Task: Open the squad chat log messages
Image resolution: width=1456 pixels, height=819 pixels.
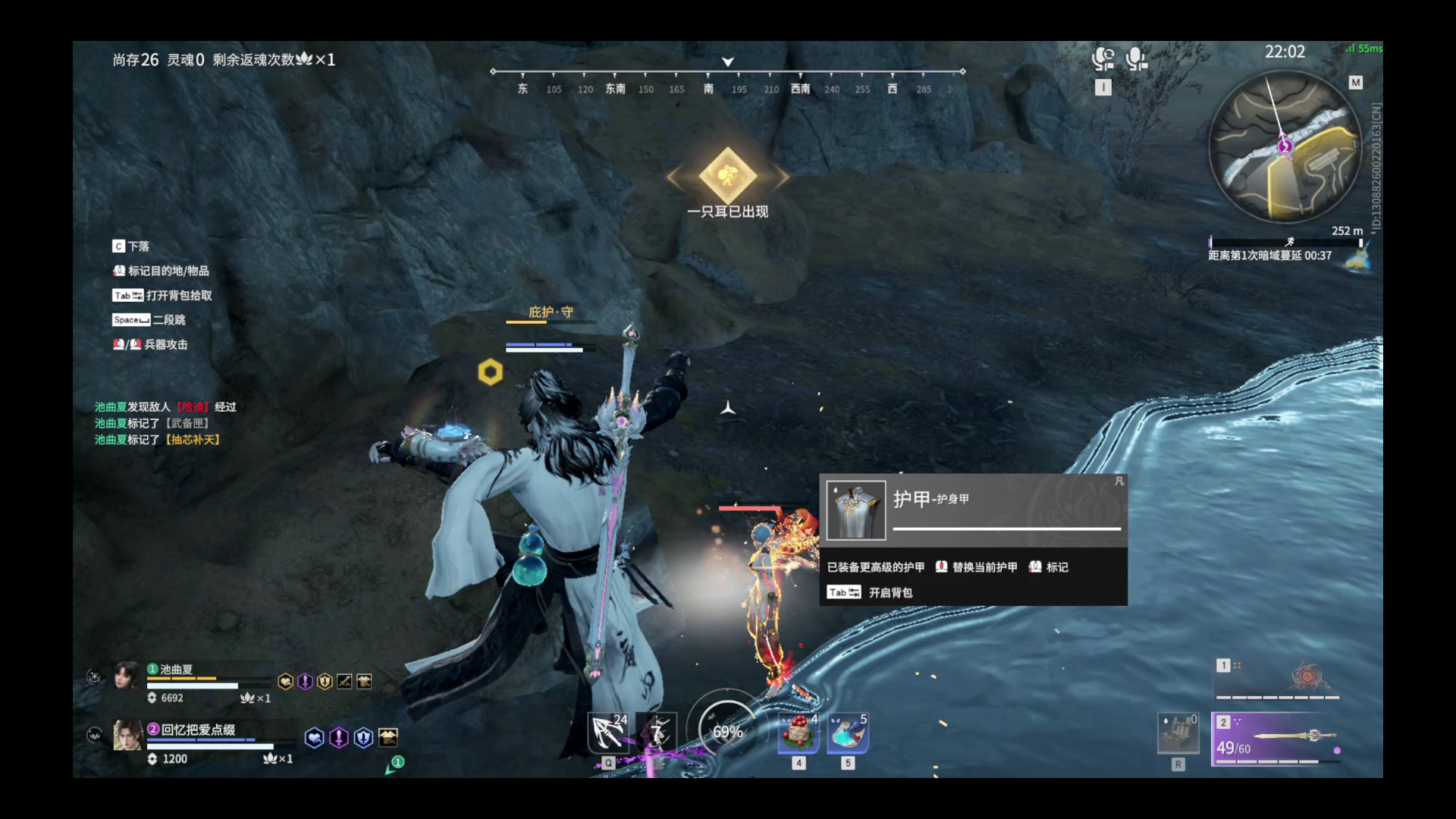Action: (165, 423)
